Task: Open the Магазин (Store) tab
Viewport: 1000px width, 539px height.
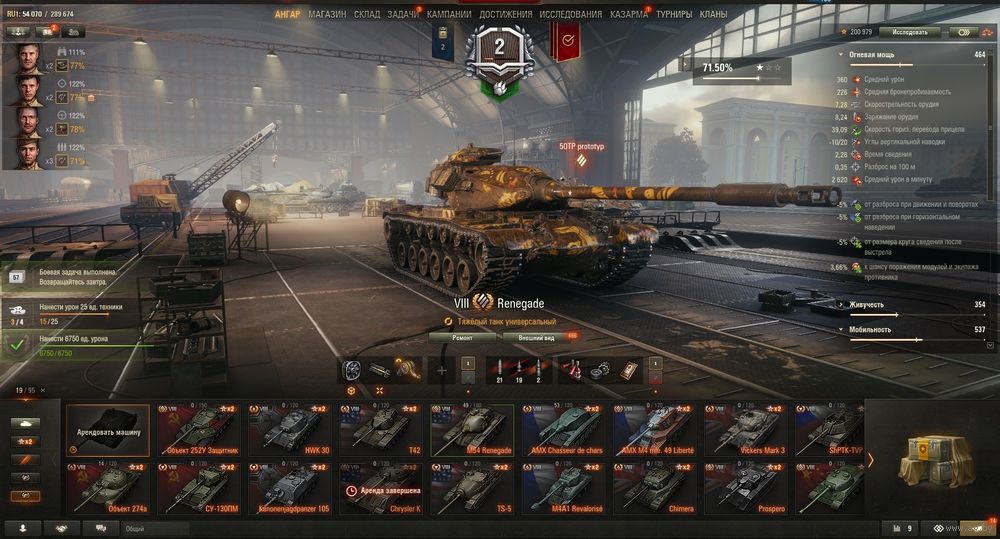Action: (x=327, y=15)
